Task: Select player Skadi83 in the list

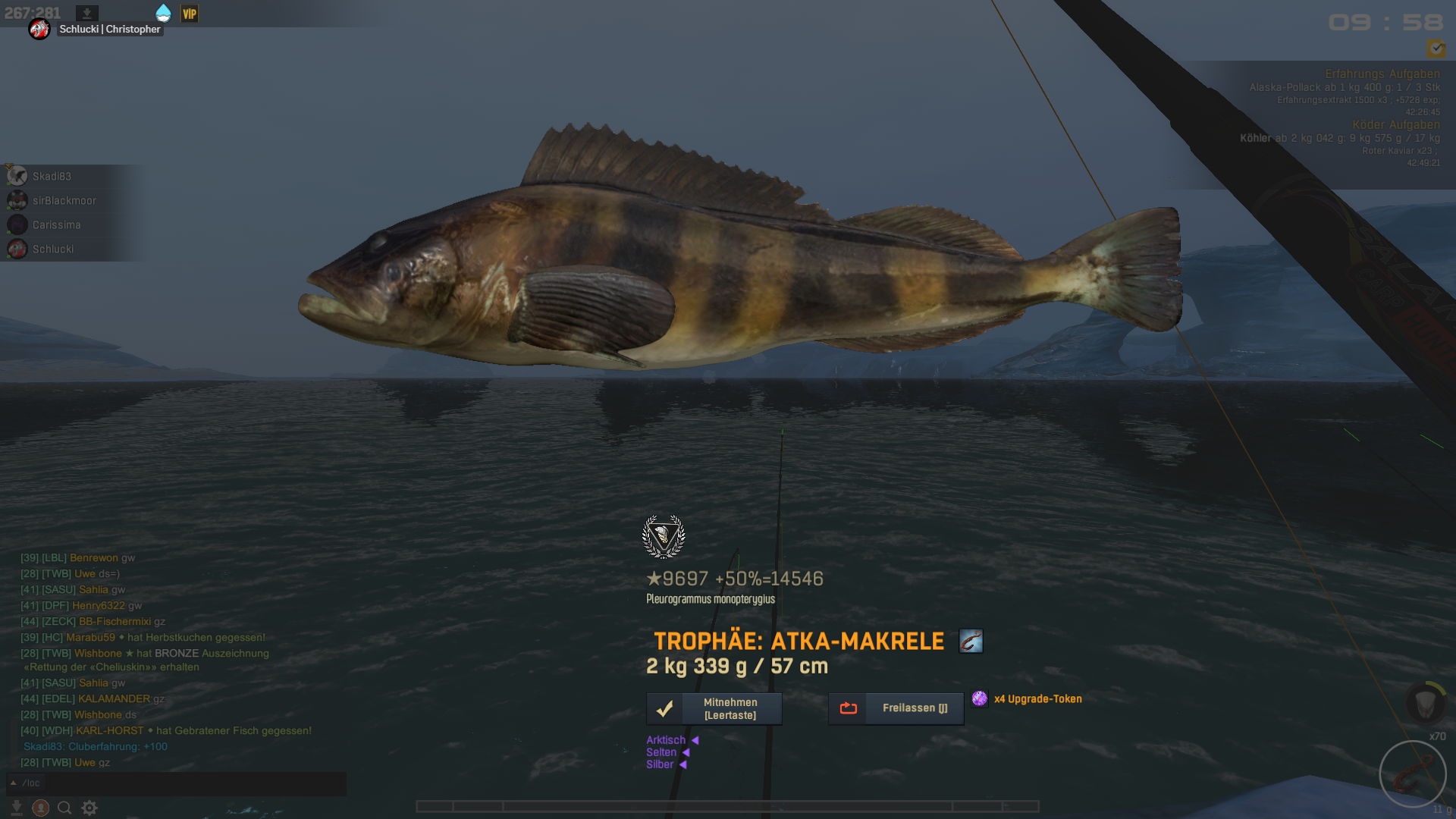Action: 52,176
